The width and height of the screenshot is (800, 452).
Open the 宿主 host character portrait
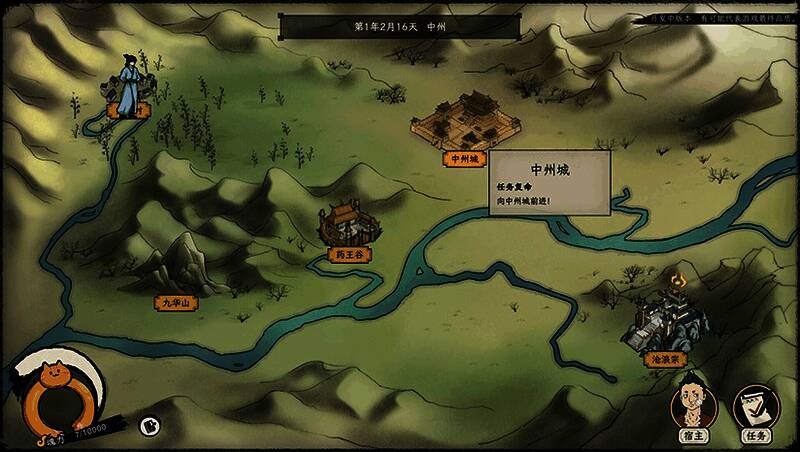[692, 405]
